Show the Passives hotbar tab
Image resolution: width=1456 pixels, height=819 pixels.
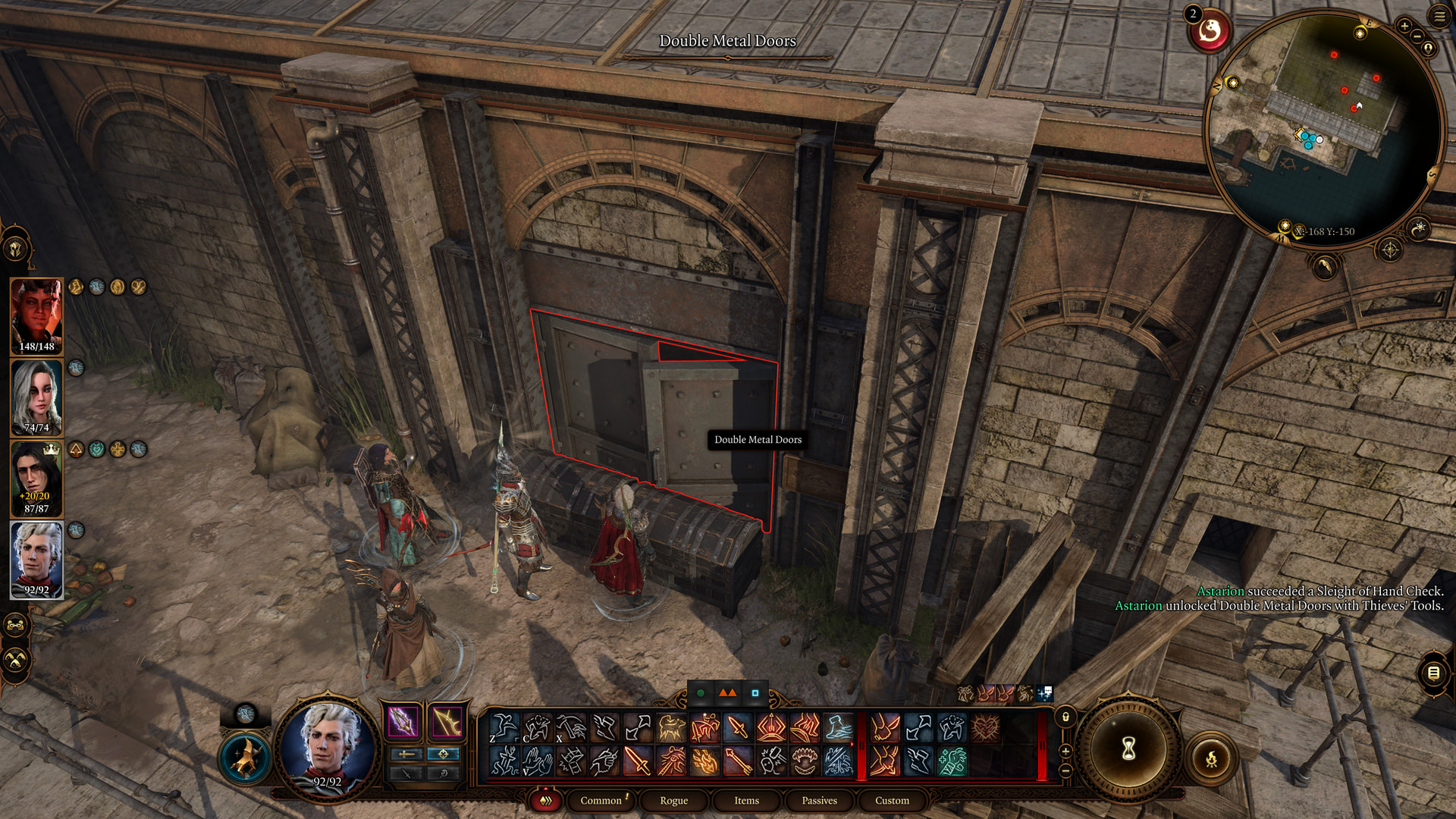pos(819,800)
